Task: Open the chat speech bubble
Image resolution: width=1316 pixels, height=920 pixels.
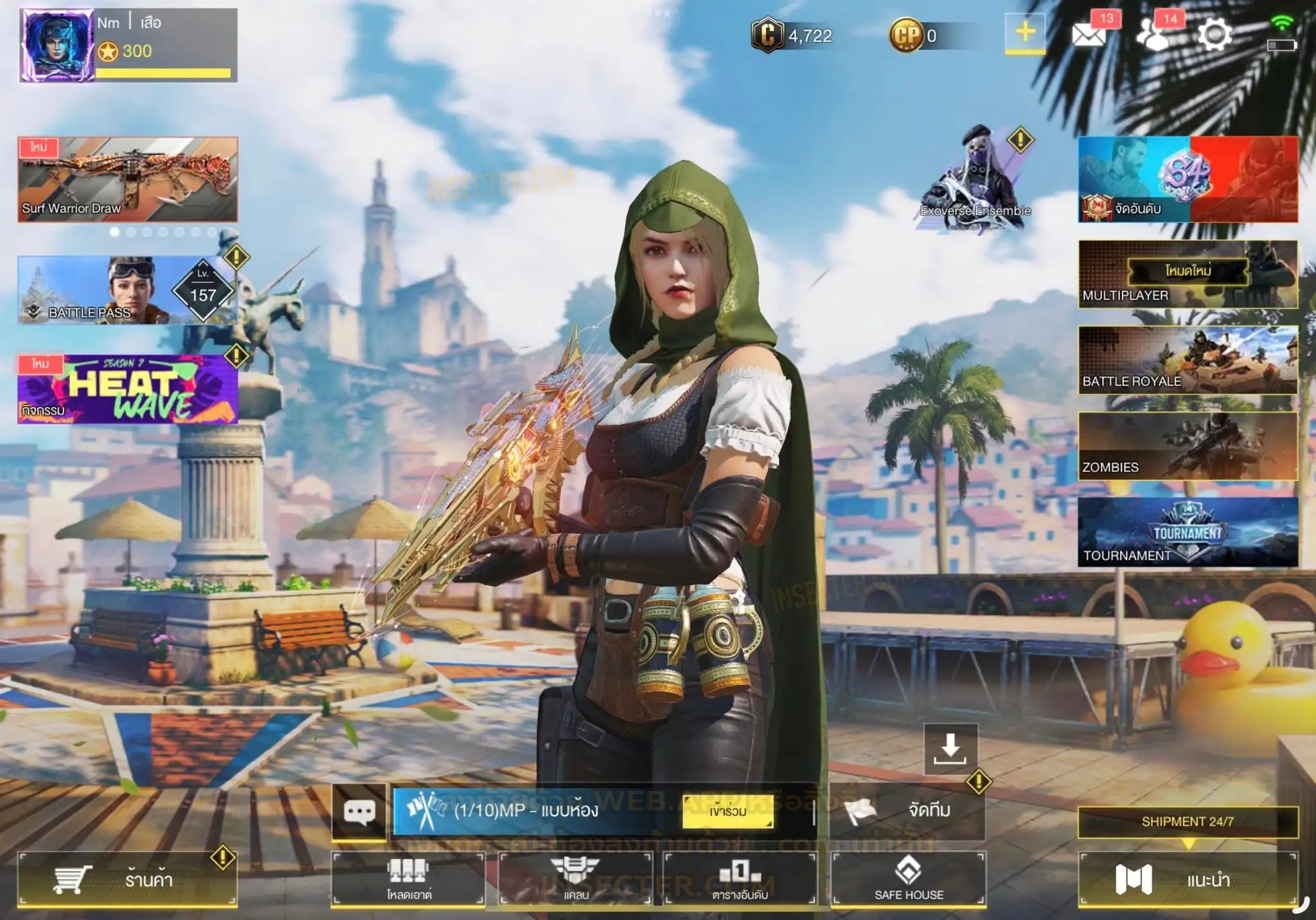Action: coord(359,811)
